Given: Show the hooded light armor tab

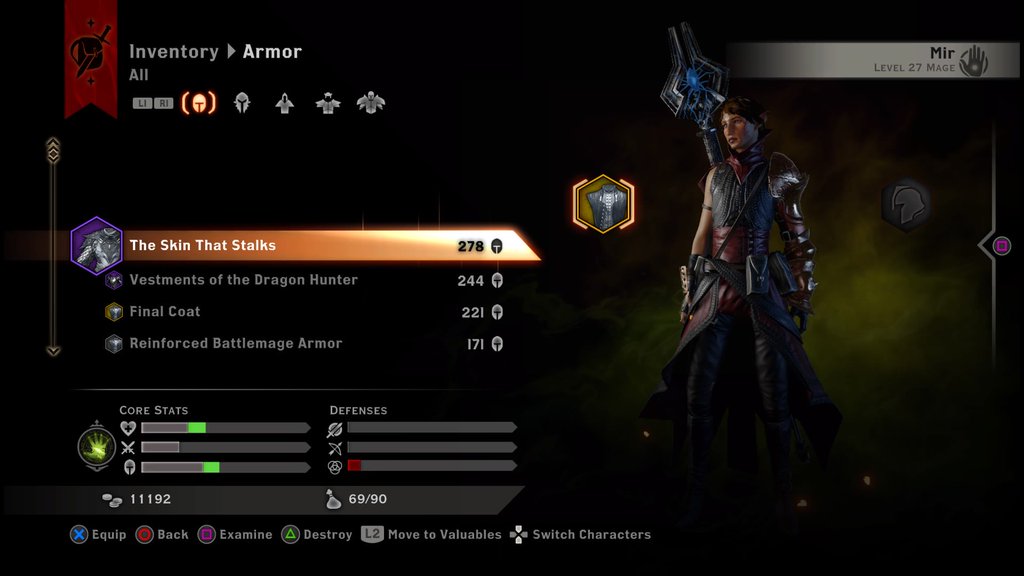Looking at the screenshot, I should coord(285,103).
